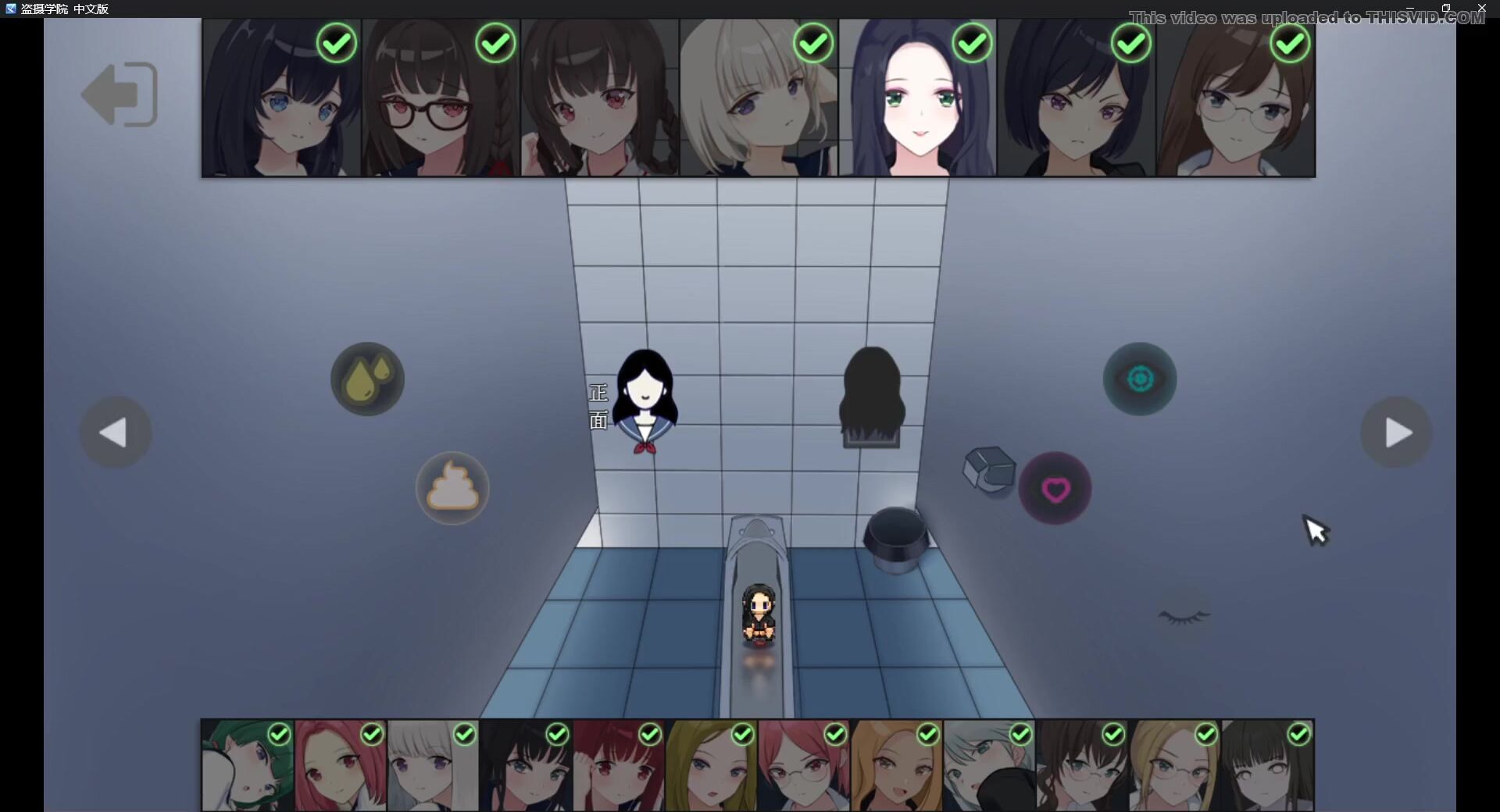Click the exit arrow button
Viewport: 1500px width, 812px height.
coord(120,94)
